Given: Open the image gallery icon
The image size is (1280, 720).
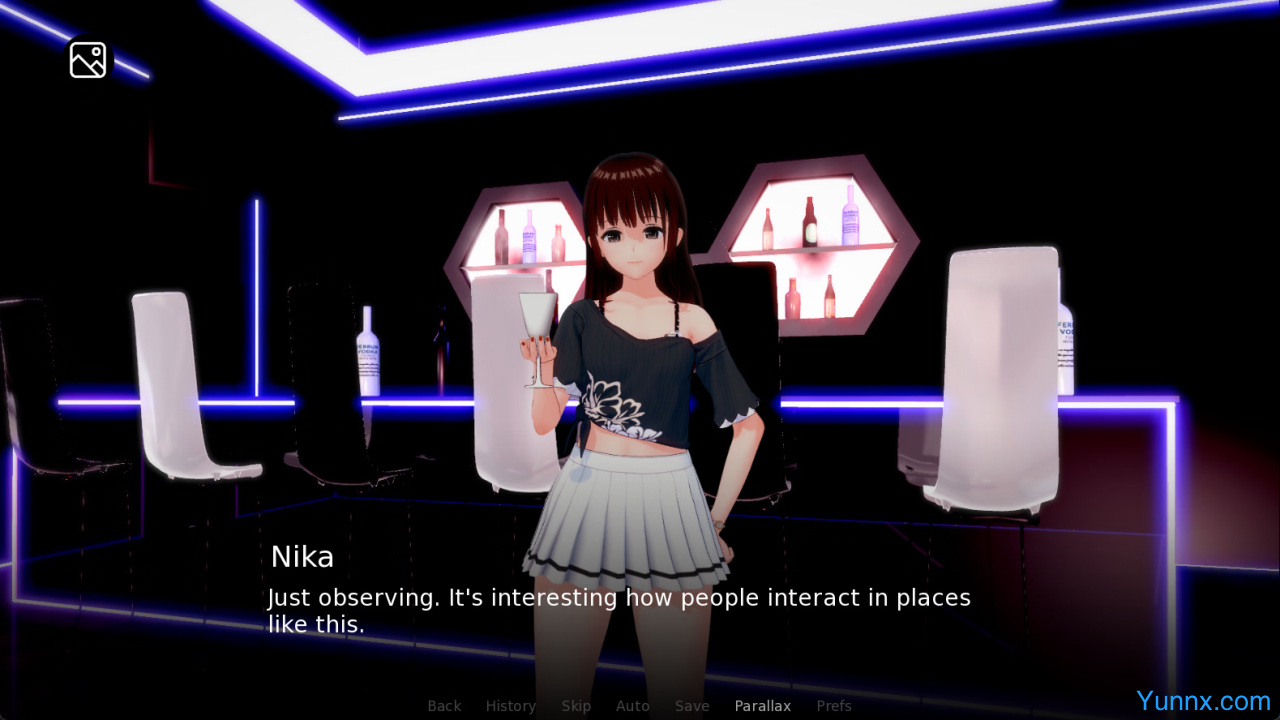Looking at the screenshot, I should (88, 60).
